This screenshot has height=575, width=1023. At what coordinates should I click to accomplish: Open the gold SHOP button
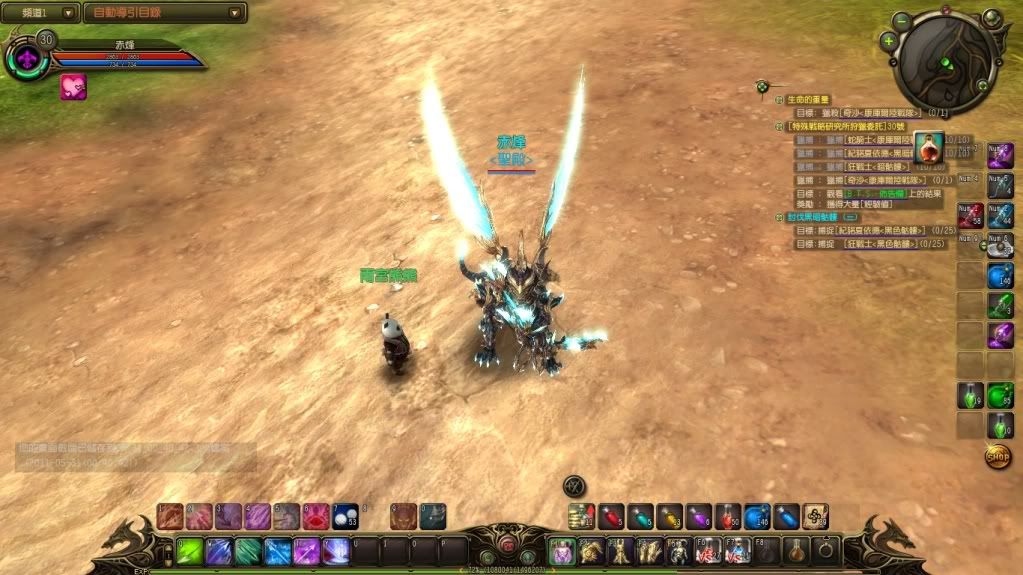[997, 456]
